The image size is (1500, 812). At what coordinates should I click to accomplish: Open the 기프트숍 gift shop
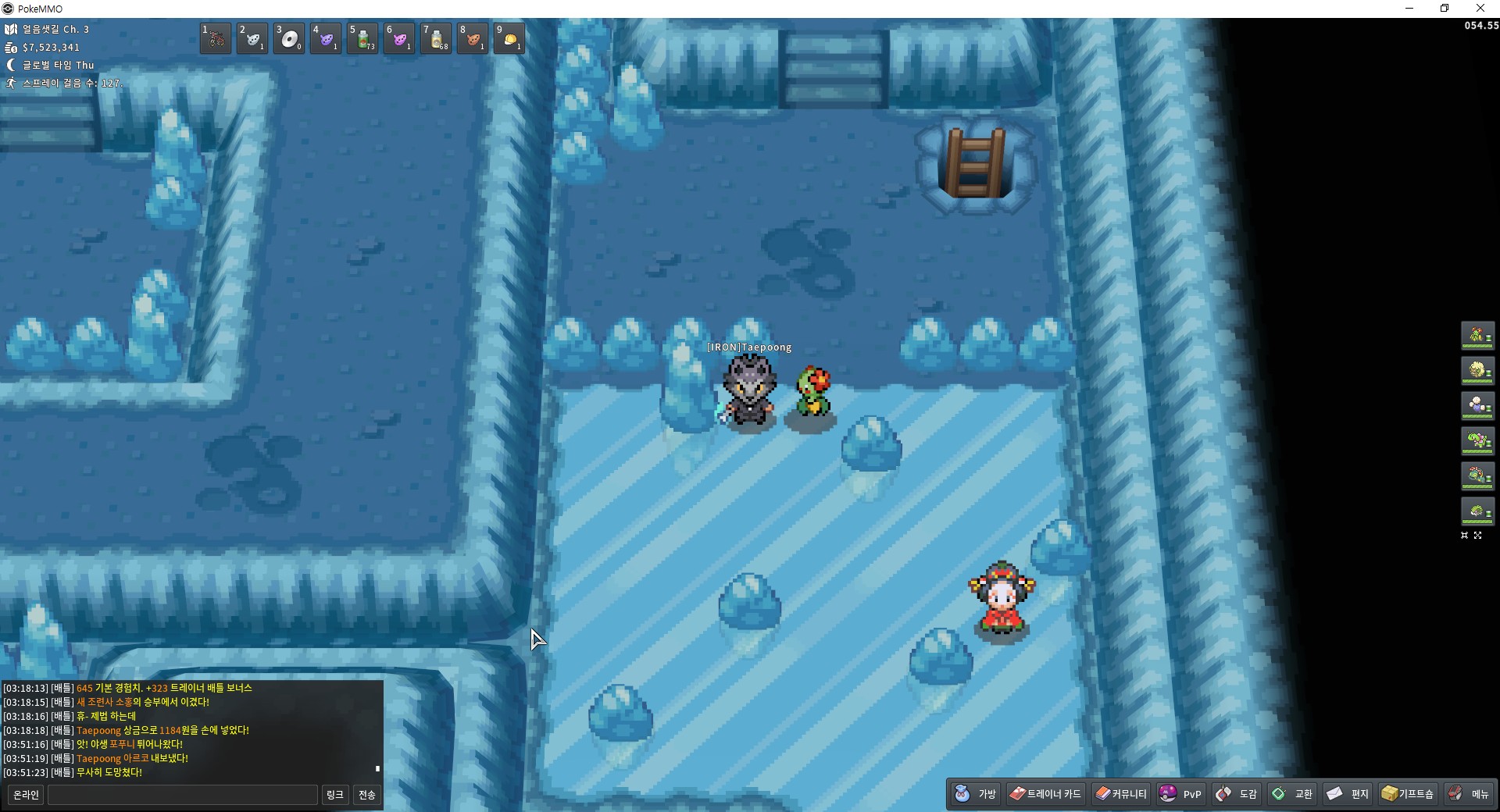point(1408,794)
